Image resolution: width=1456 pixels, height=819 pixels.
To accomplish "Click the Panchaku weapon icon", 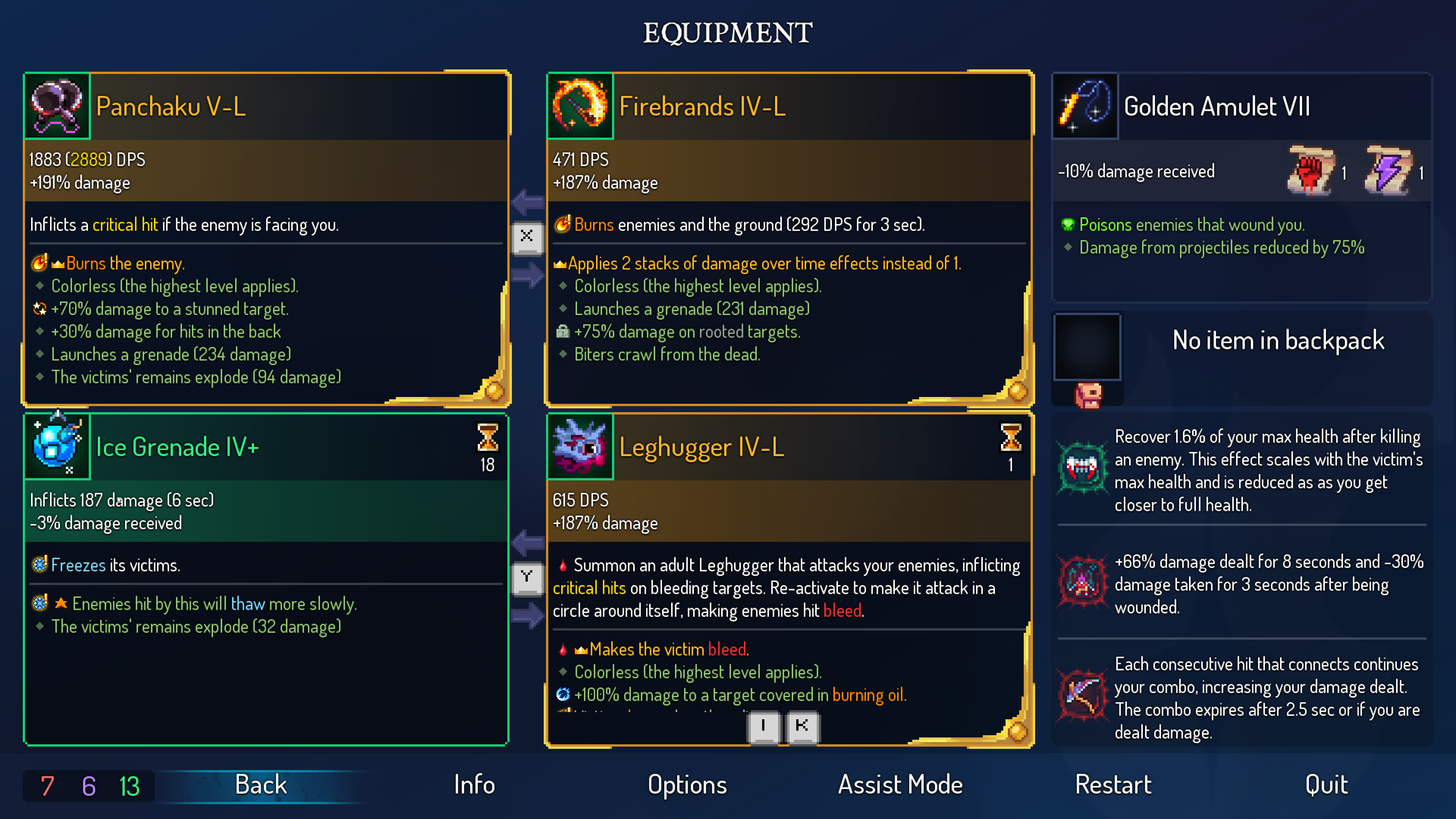I will coord(56,106).
